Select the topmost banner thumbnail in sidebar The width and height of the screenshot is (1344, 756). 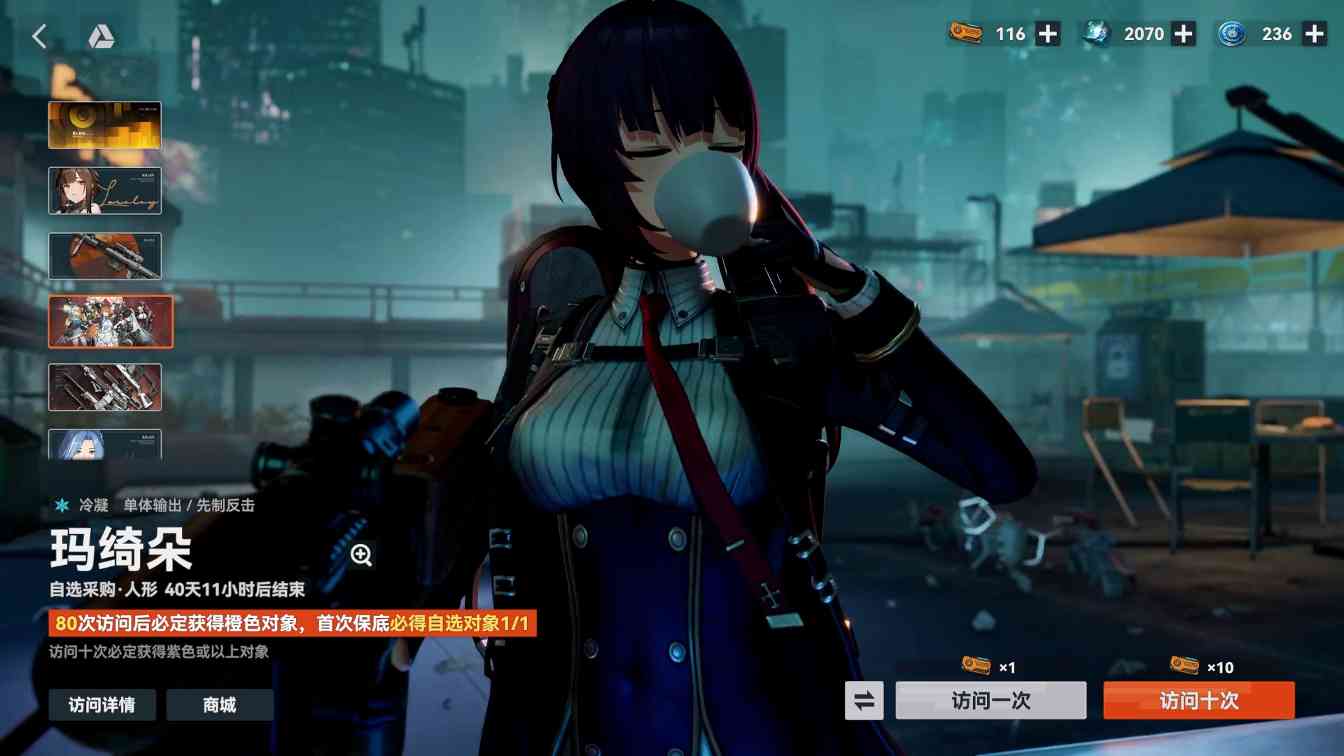pyautogui.click(x=104, y=124)
